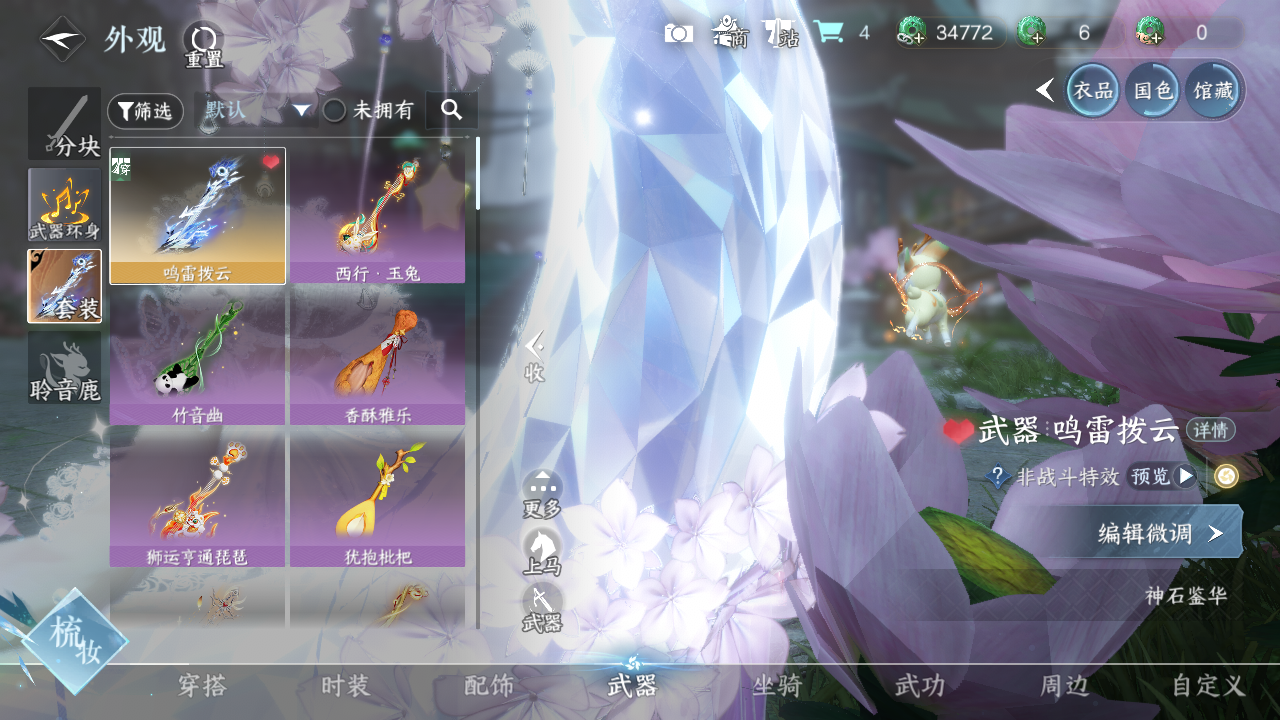This screenshot has height=720, width=1280.
Task: Choose the 狮运亨通琵琶 skin
Action: [197, 498]
